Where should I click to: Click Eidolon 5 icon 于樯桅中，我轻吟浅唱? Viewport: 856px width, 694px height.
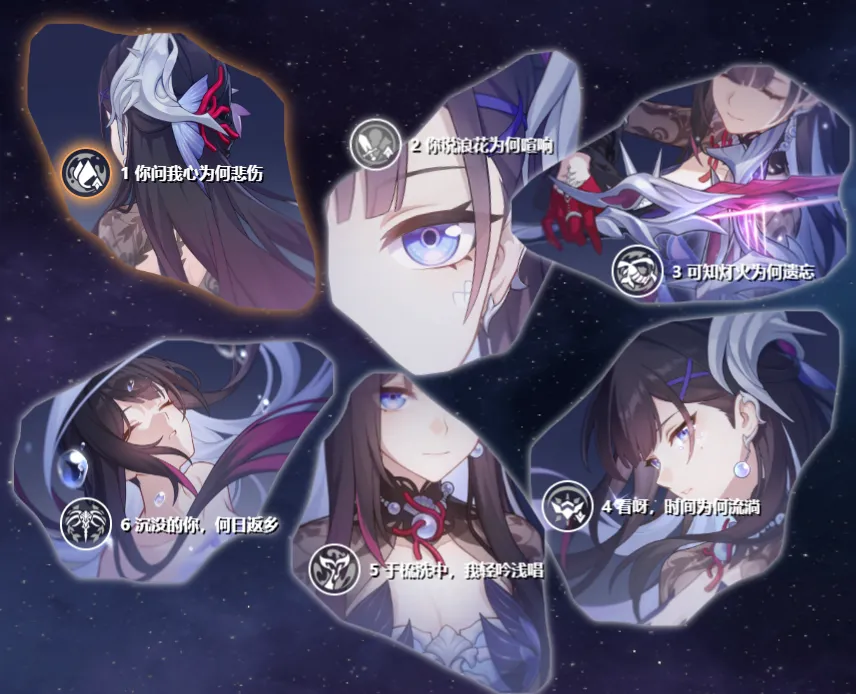333,570
